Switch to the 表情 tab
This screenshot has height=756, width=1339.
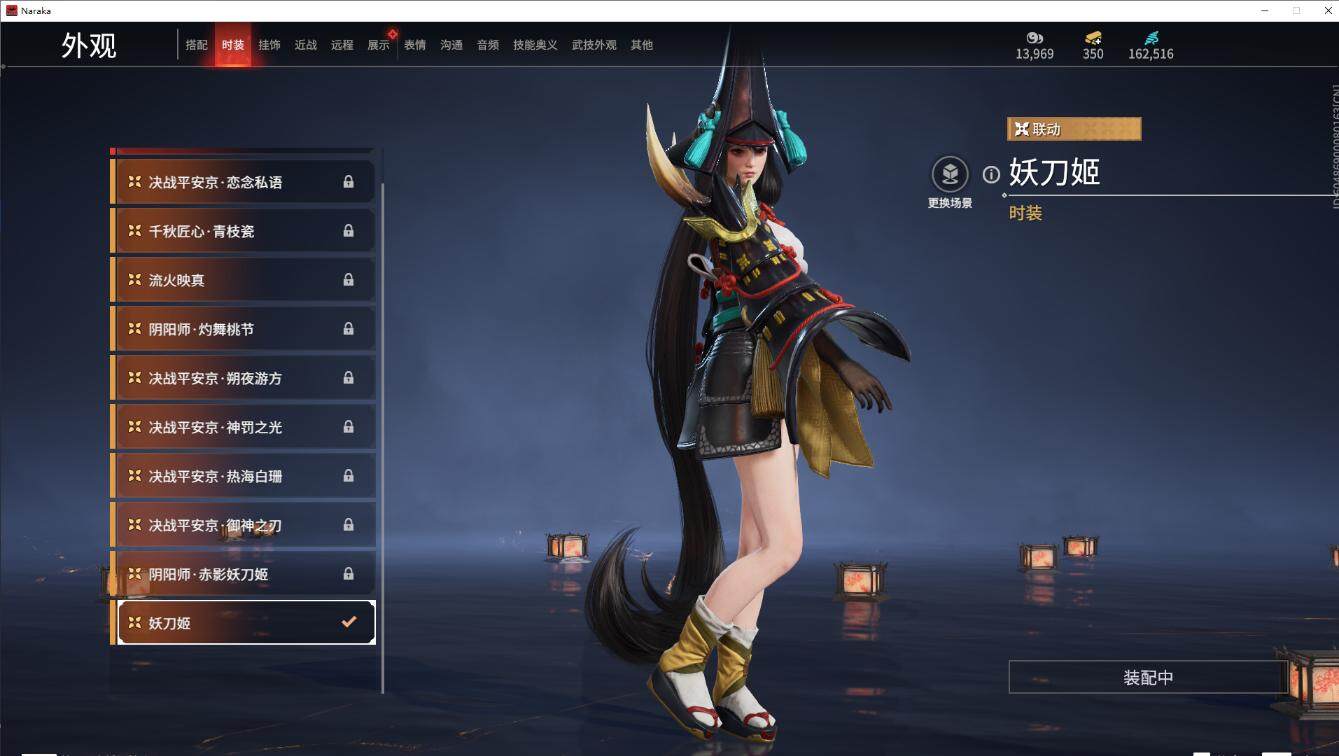415,45
